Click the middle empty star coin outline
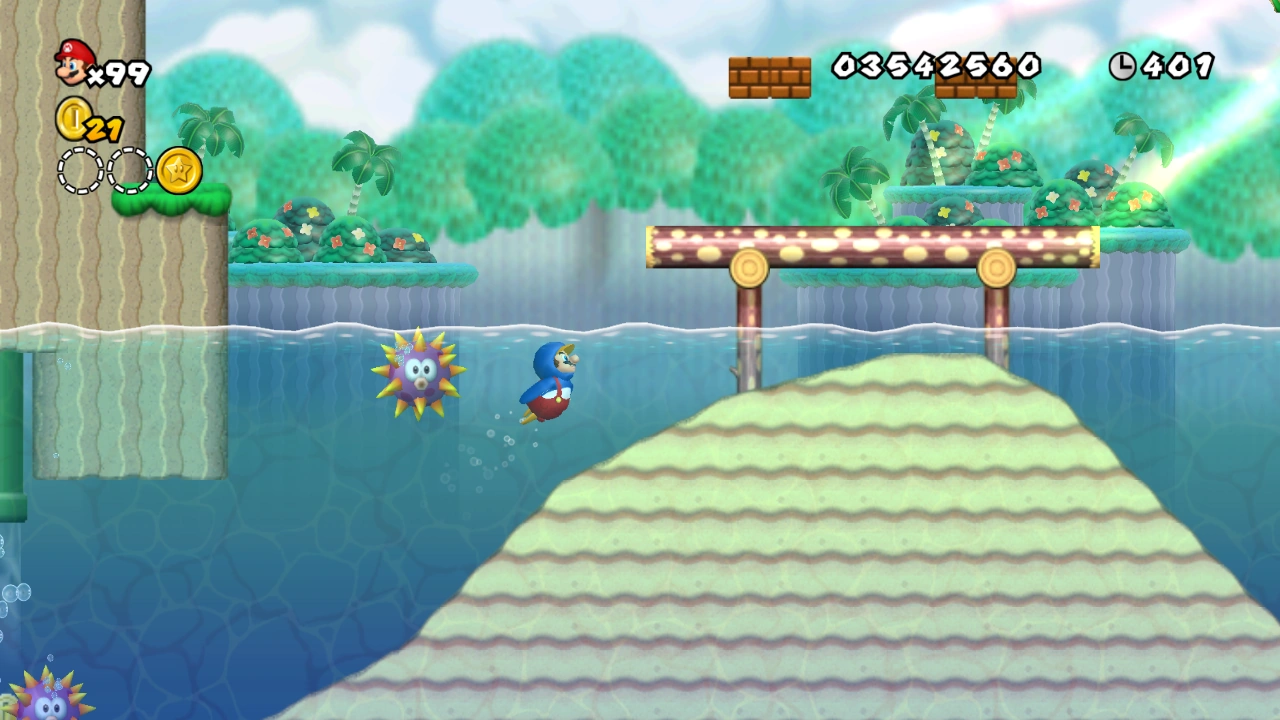Screen dimensions: 1280x720 click(126, 170)
